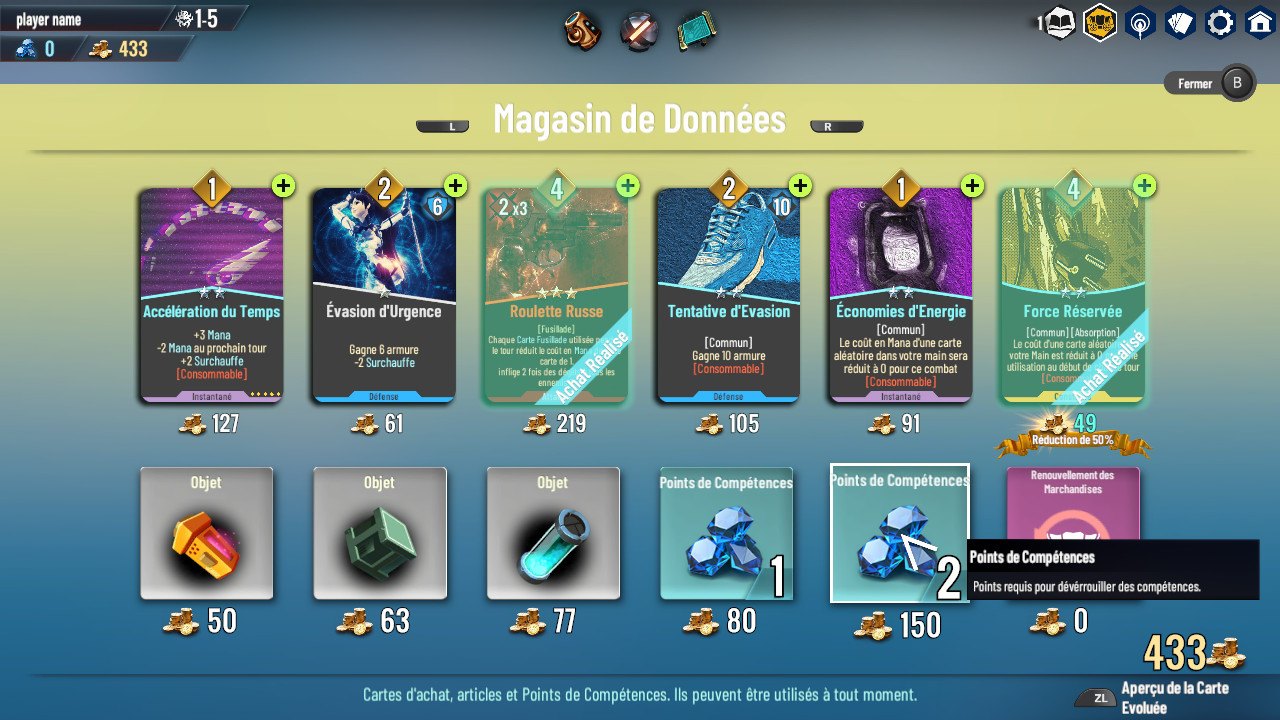Buy the green cube Objet for 63
The height and width of the screenshot is (720, 1280).
point(380,534)
